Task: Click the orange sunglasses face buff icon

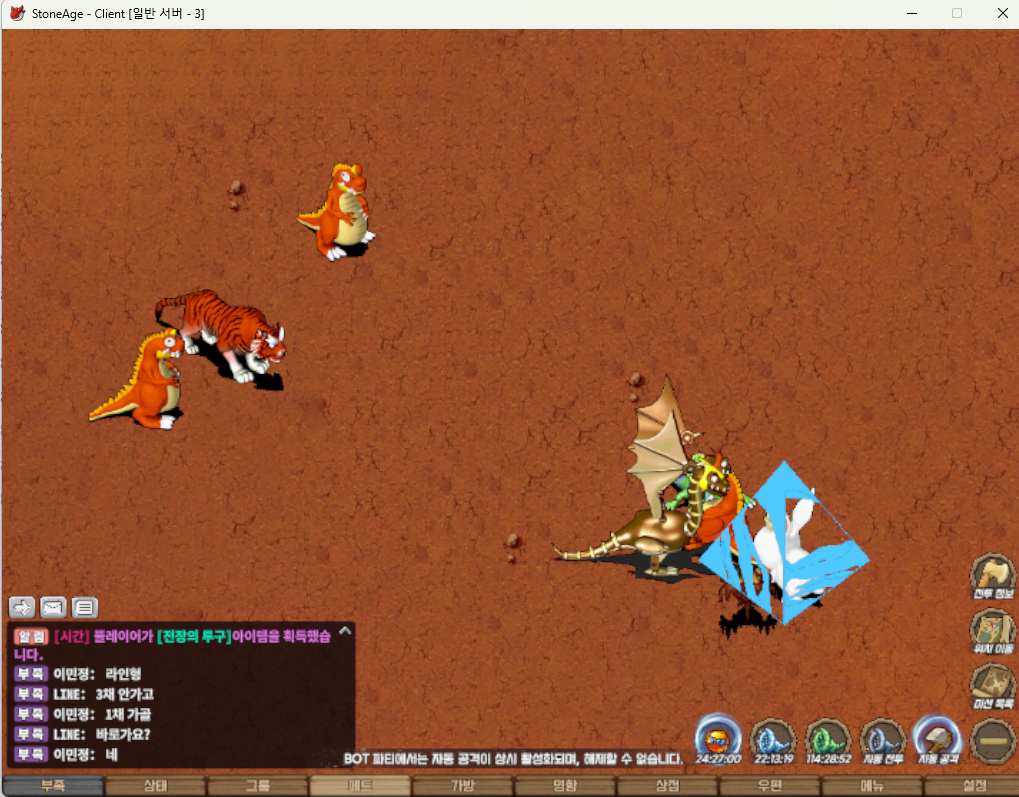Action: click(717, 739)
